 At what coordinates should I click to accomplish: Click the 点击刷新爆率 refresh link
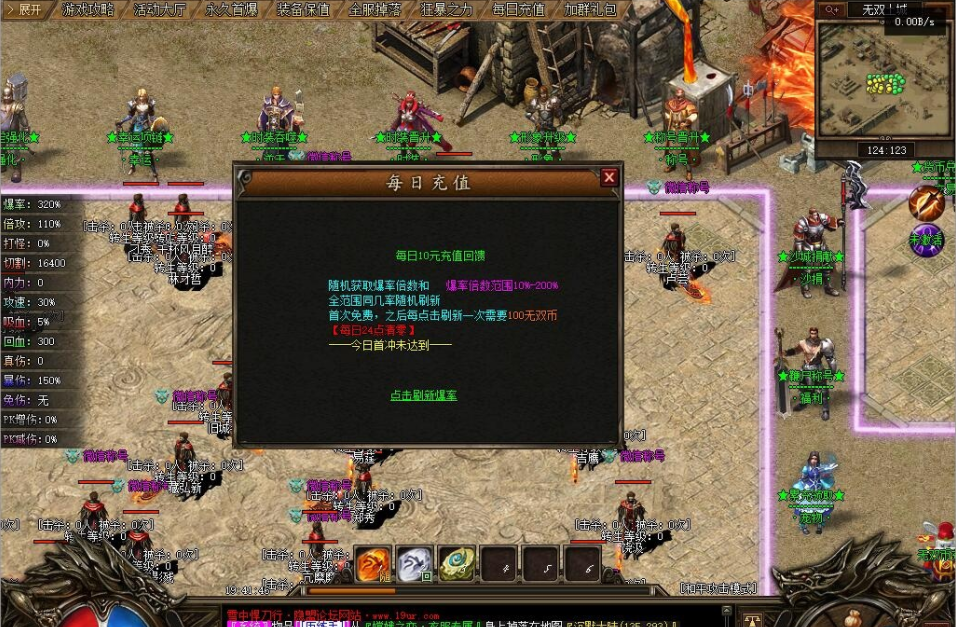pyautogui.click(x=423, y=396)
